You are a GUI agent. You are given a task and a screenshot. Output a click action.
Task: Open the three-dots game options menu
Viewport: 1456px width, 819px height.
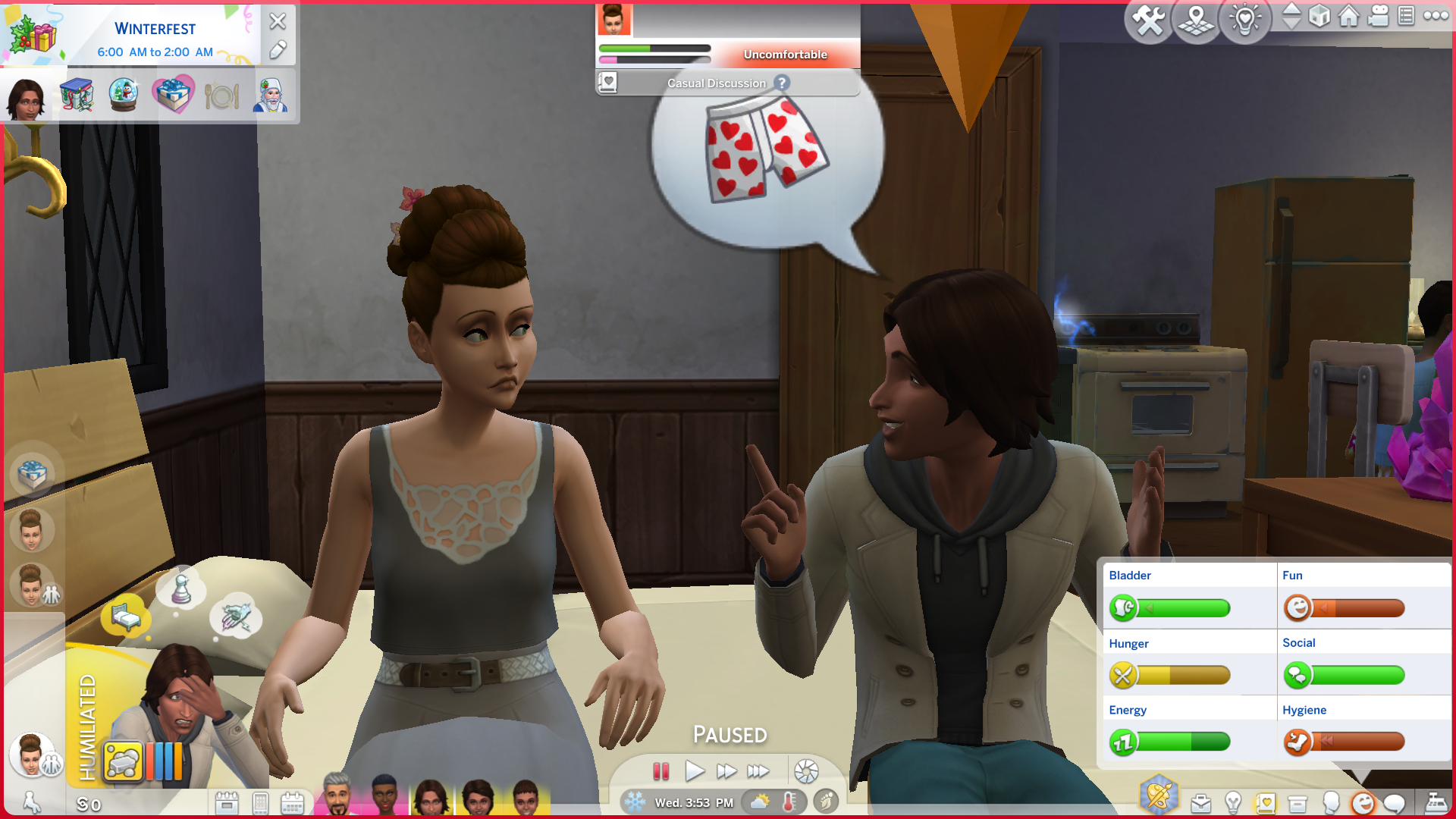tap(1436, 16)
